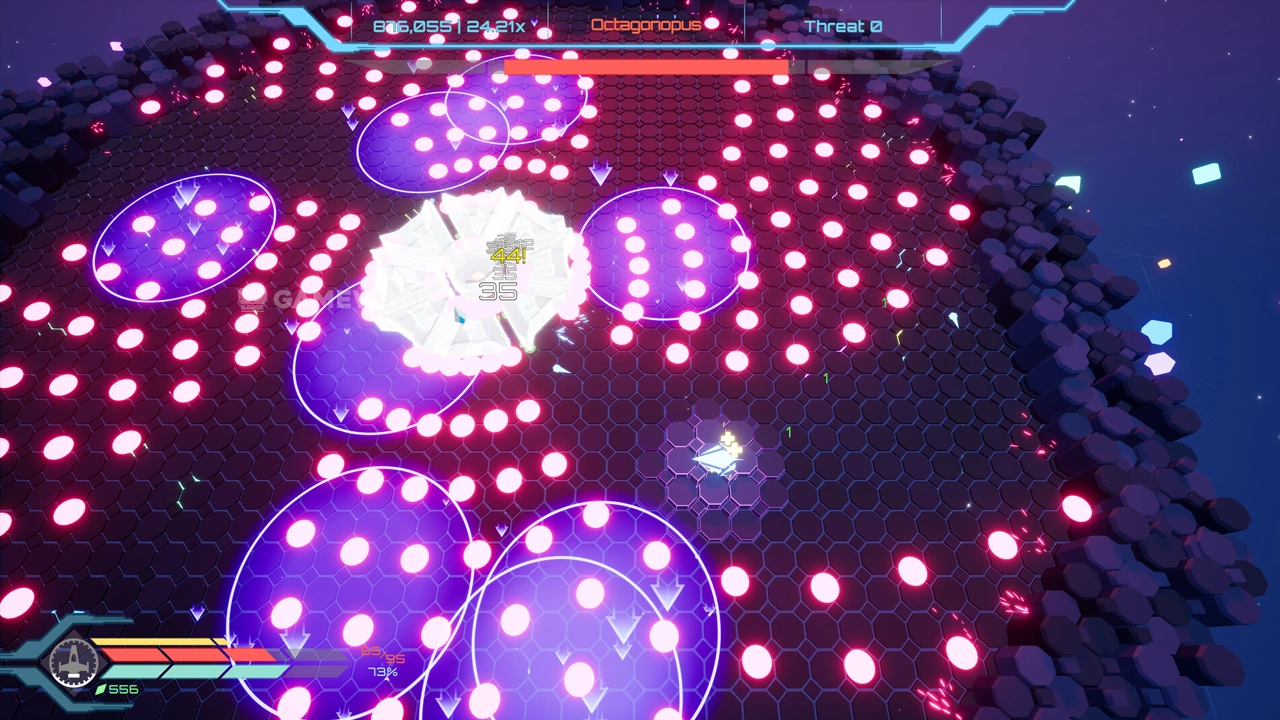Click the player ship portrait icon
The height and width of the screenshot is (720, 1280).
point(73,660)
